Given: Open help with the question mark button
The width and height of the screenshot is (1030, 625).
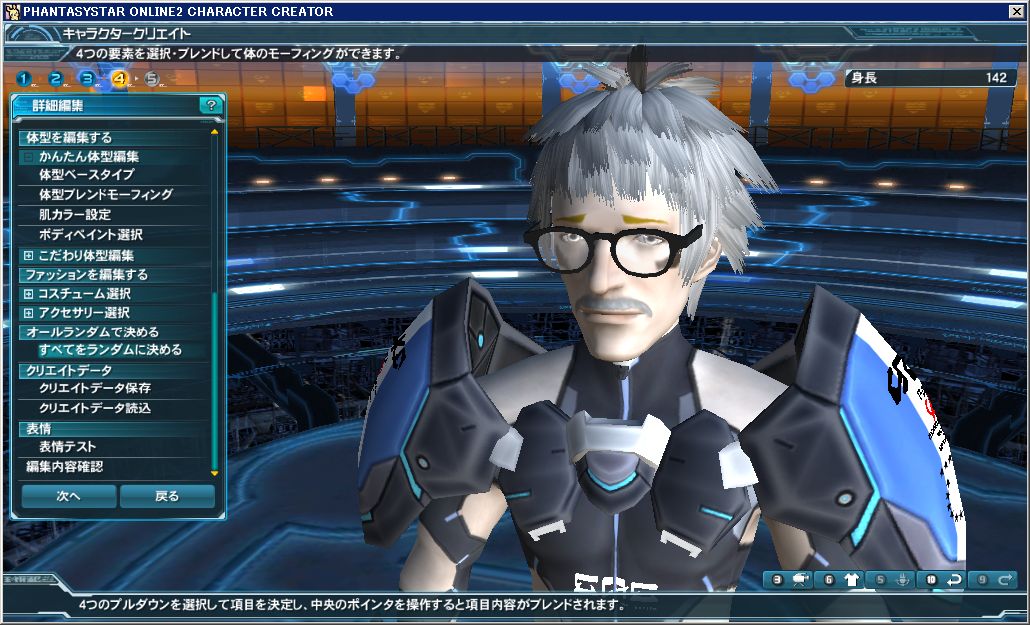Looking at the screenshot, I should [x=210, y=104].
